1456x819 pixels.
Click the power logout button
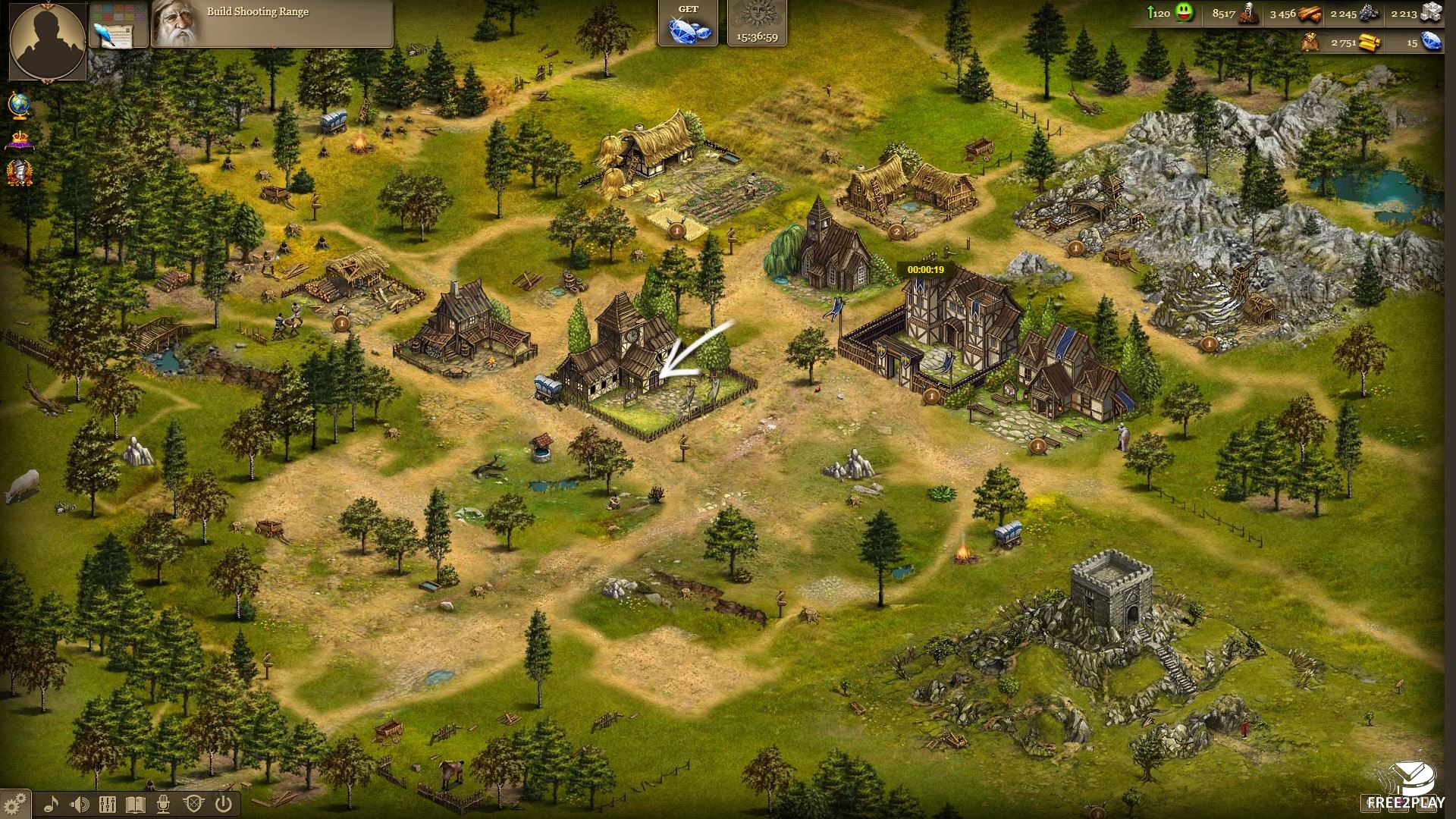pyautogui.click(x=223, y=804)
